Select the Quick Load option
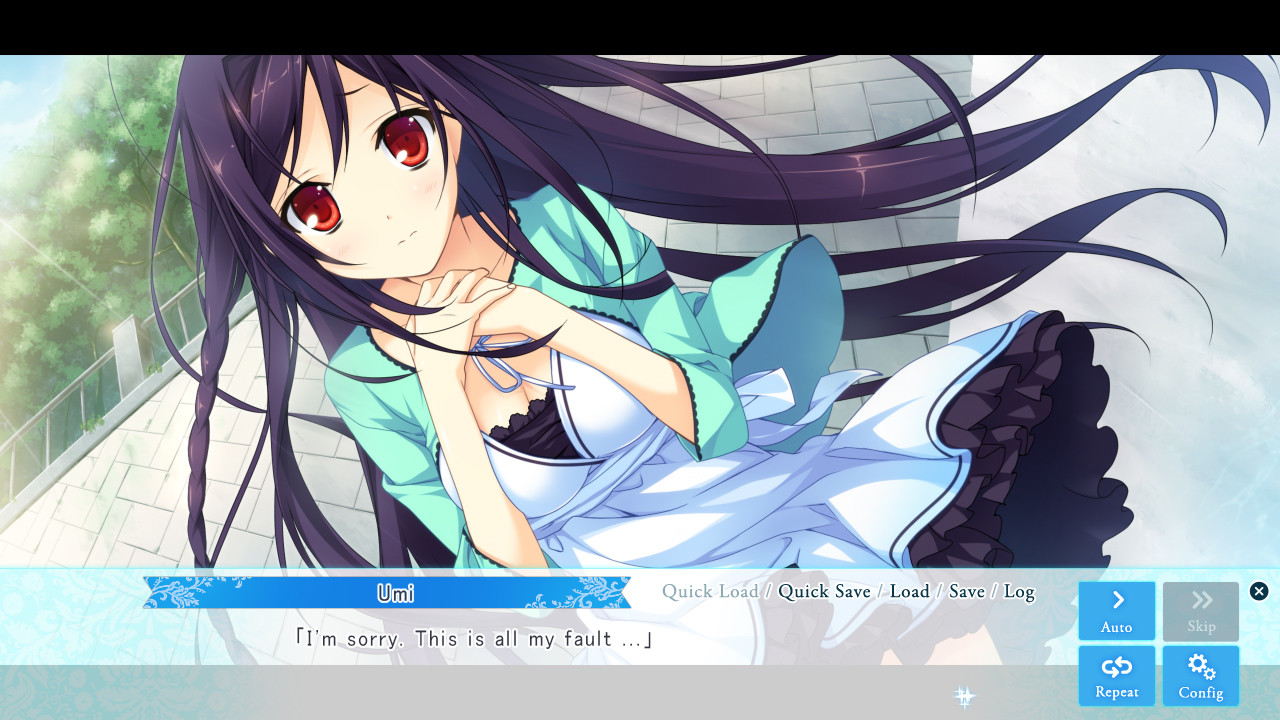 pos(710,591)
